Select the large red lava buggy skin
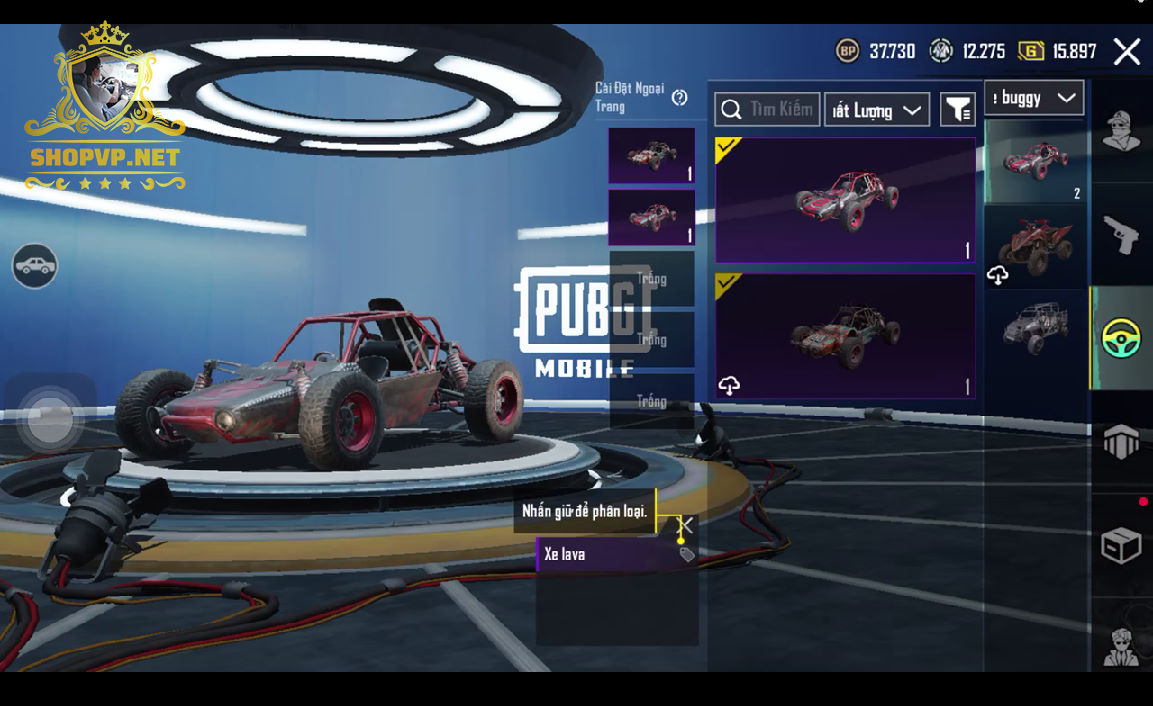This screenshot has height=706, width=1153. pyautogui.click(x=845, y=200)
